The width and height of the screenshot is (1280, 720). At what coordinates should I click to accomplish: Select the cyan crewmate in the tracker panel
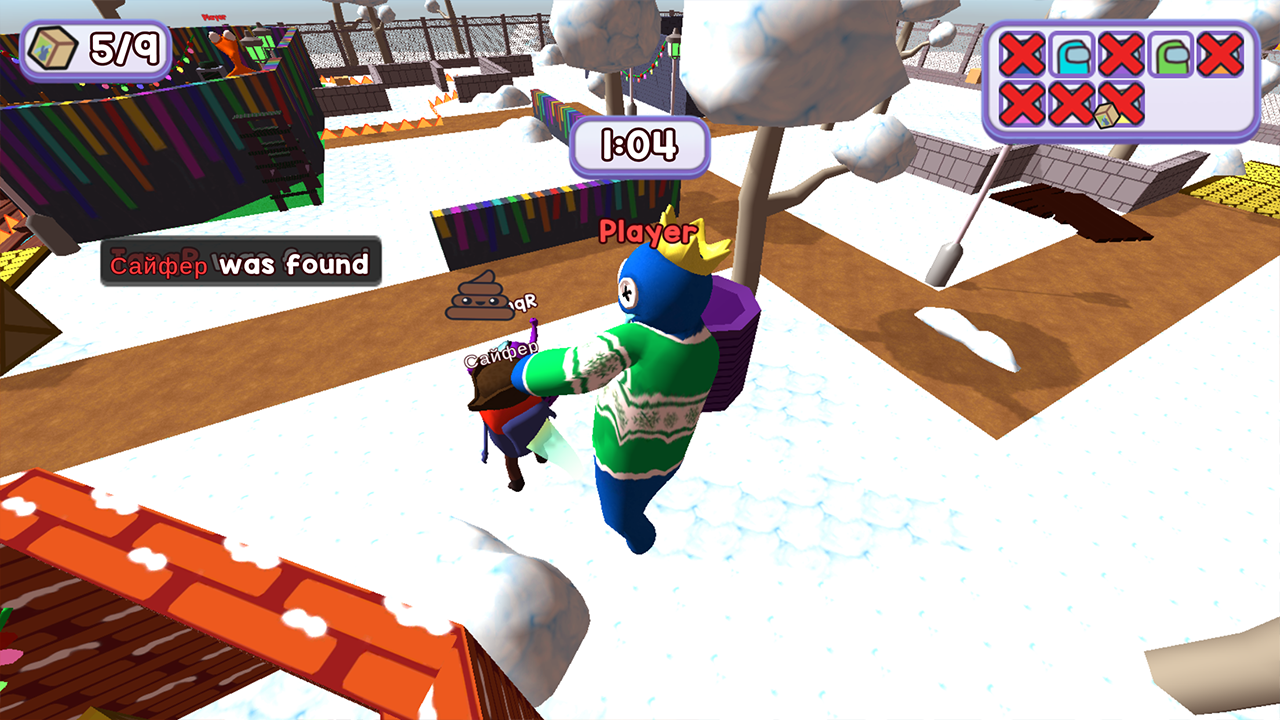click(x=1072, y=53)
